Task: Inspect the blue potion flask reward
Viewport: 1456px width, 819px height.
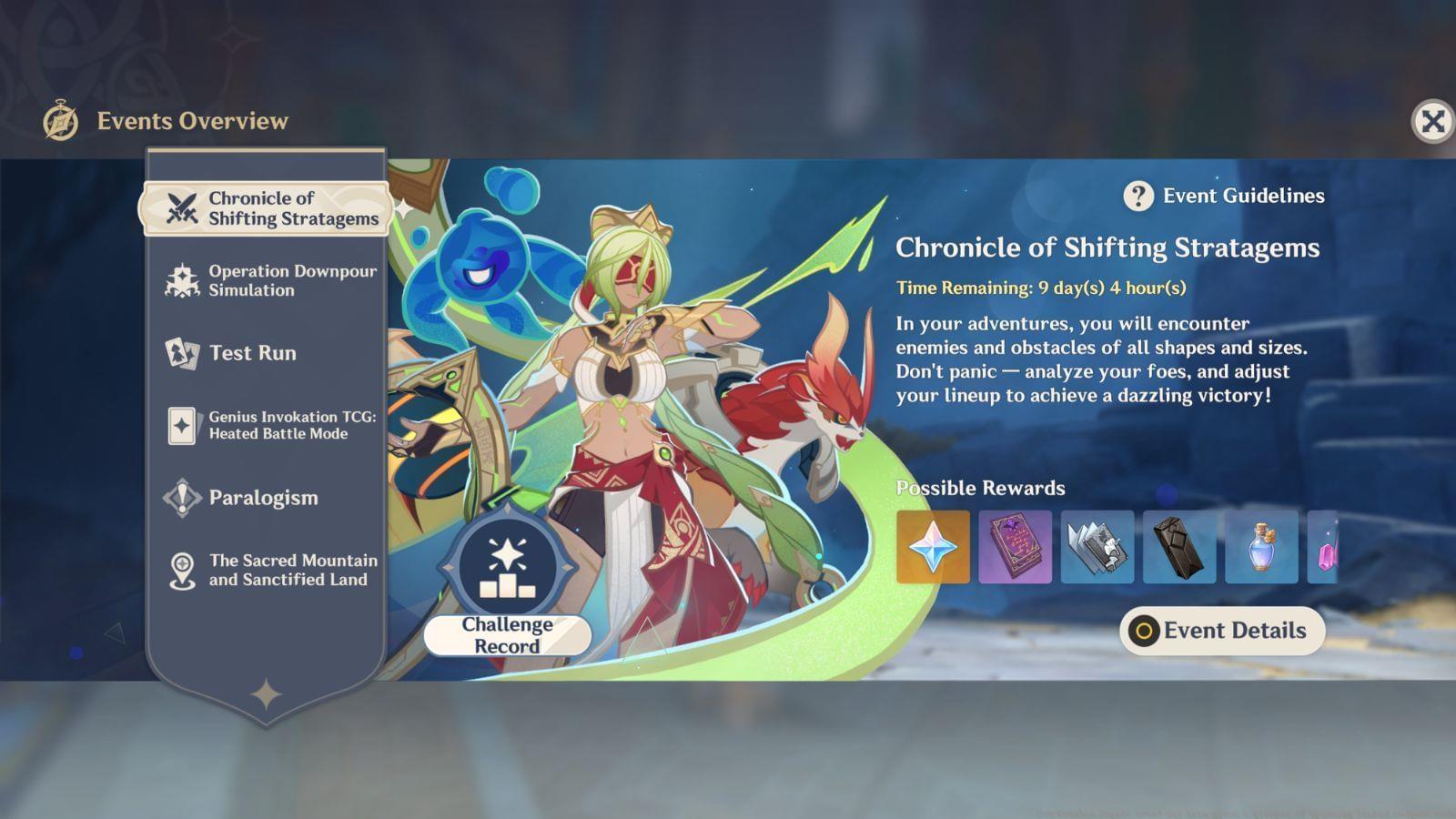Action: click(x=1261, y=547)
